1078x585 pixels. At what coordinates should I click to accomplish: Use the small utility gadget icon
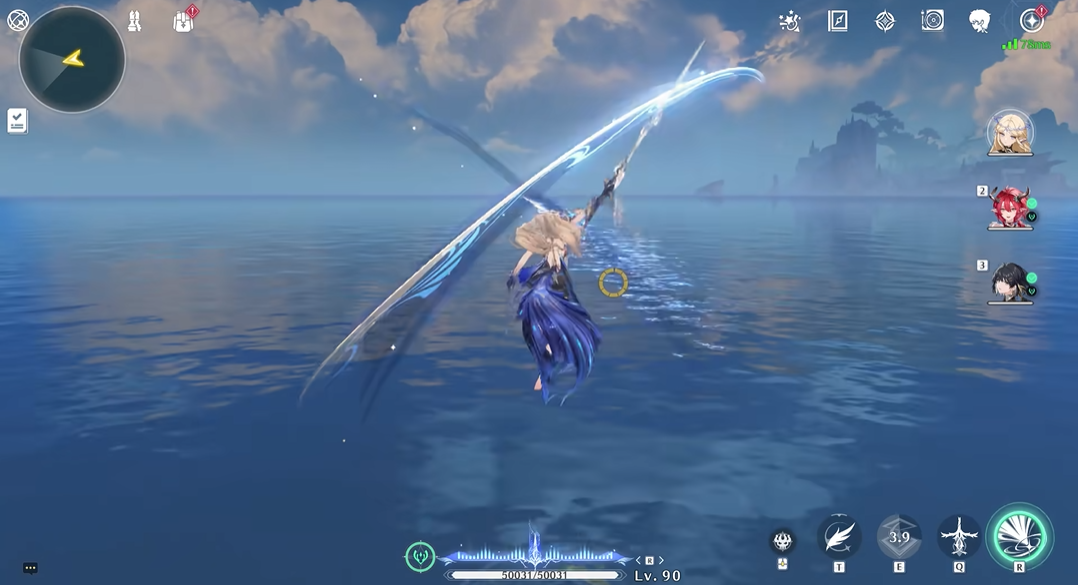point(783,542)
